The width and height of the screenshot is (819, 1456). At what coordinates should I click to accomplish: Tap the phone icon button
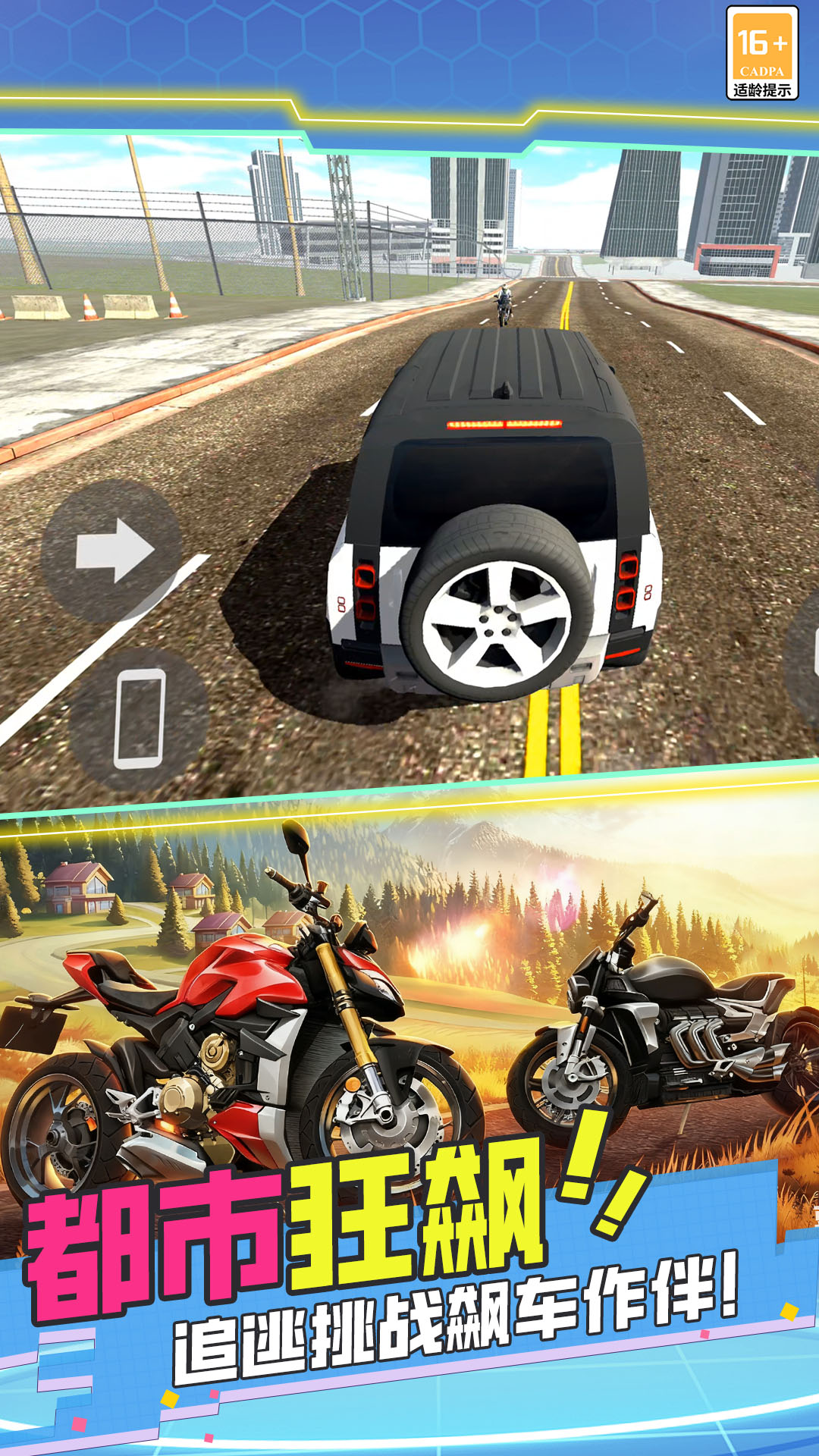coord(139,718)
